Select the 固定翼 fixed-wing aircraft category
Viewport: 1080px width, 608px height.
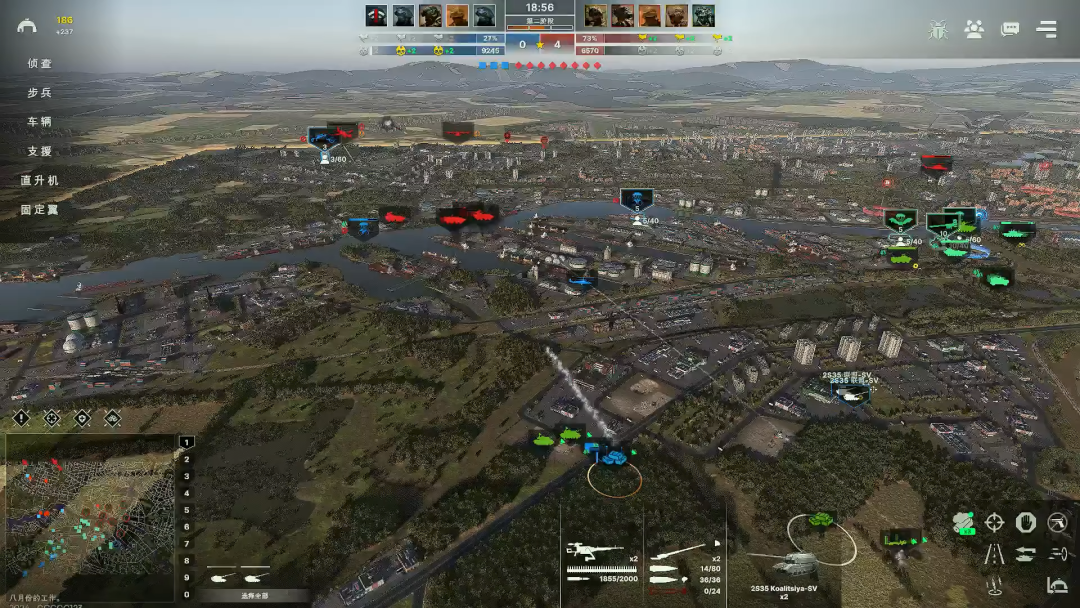40,210
